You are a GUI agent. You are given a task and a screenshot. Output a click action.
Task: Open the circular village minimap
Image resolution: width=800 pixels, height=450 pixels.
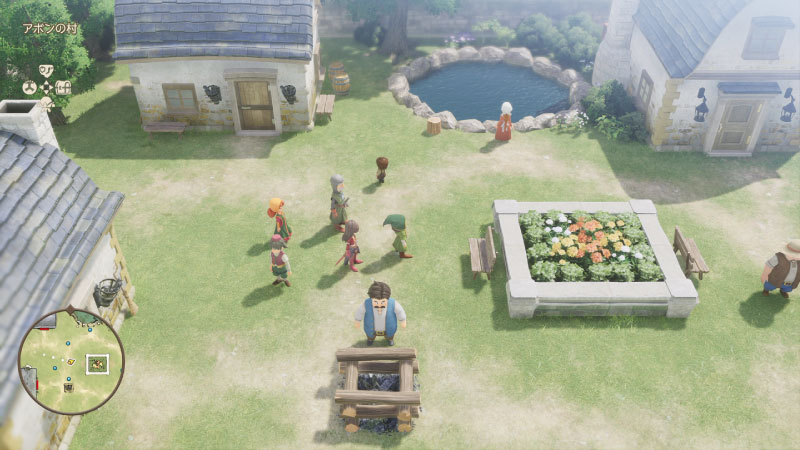[x=71, y=362]
